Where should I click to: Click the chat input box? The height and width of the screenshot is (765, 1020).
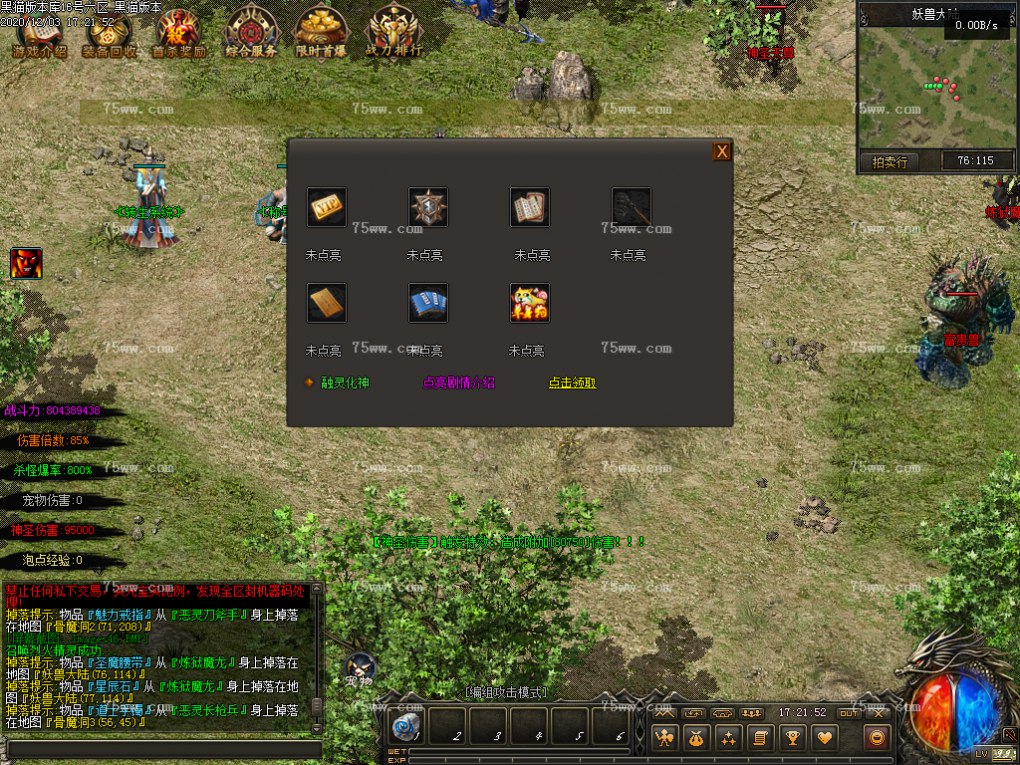coord(165,749)
